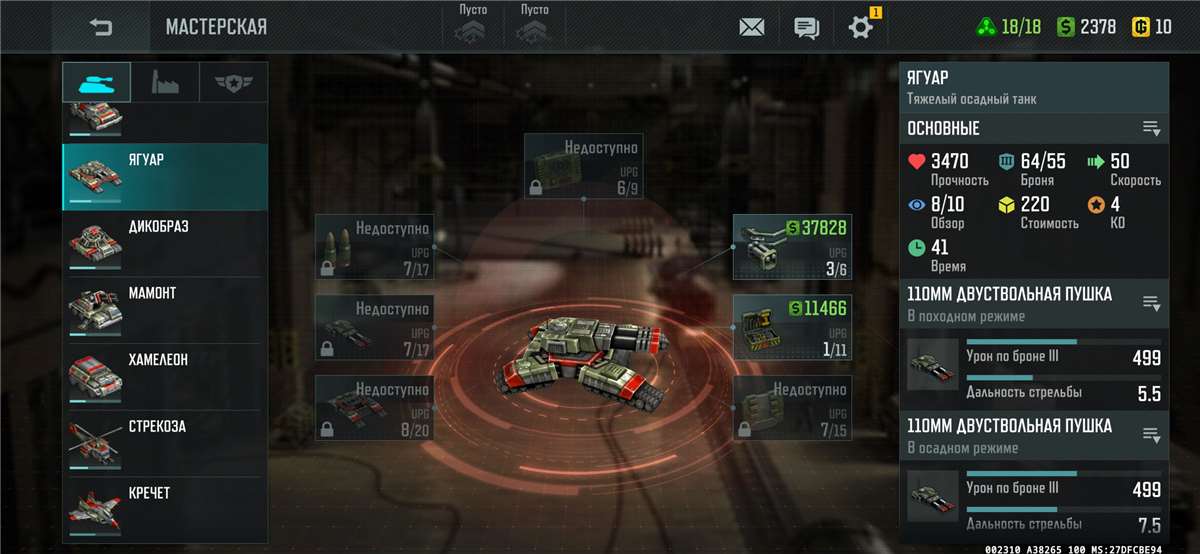Switch to the winged star emblem tab
The width and height of the screenshot is (1200, 554).
coord(233,82)
